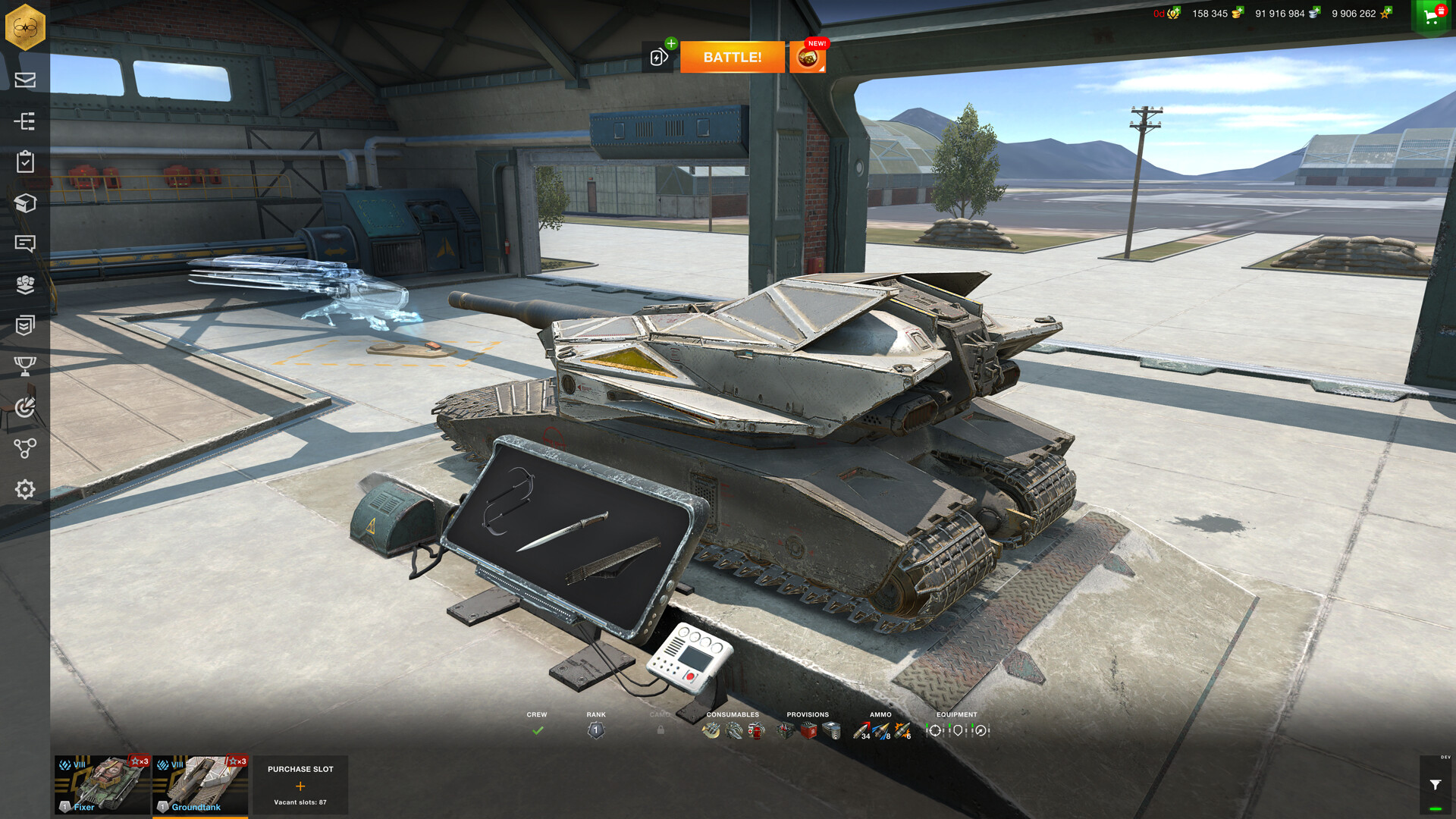Viewport: 1456px width, 819px height.
Task: Open the vehicle filter funnel icon
Action: pos(1436,785)
